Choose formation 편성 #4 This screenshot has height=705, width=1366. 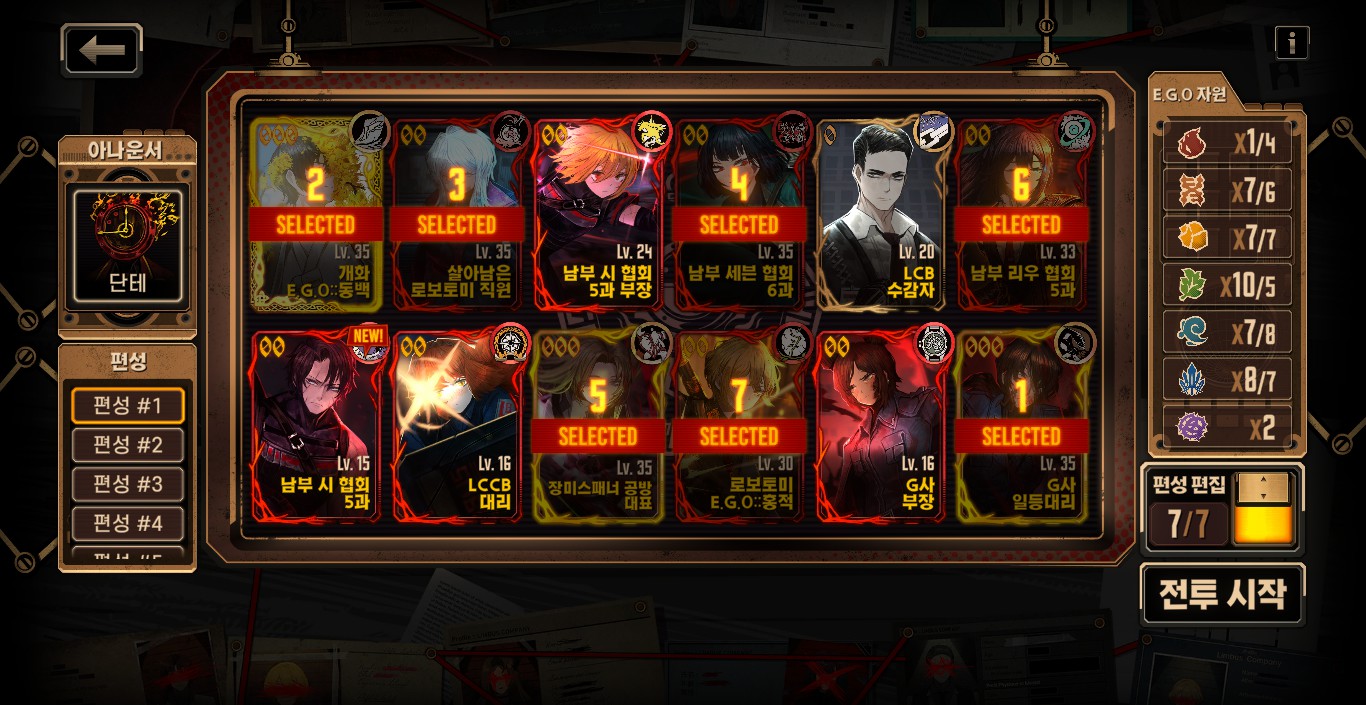point(128,524)
